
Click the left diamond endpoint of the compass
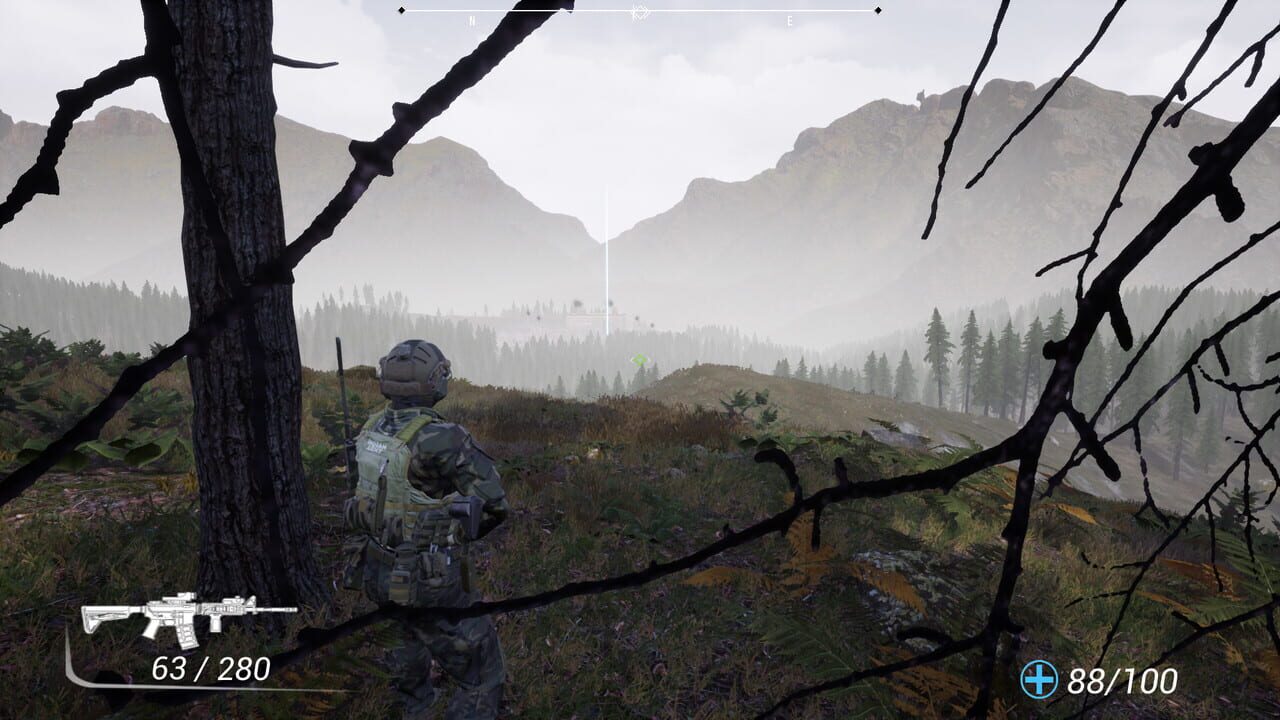402,10
